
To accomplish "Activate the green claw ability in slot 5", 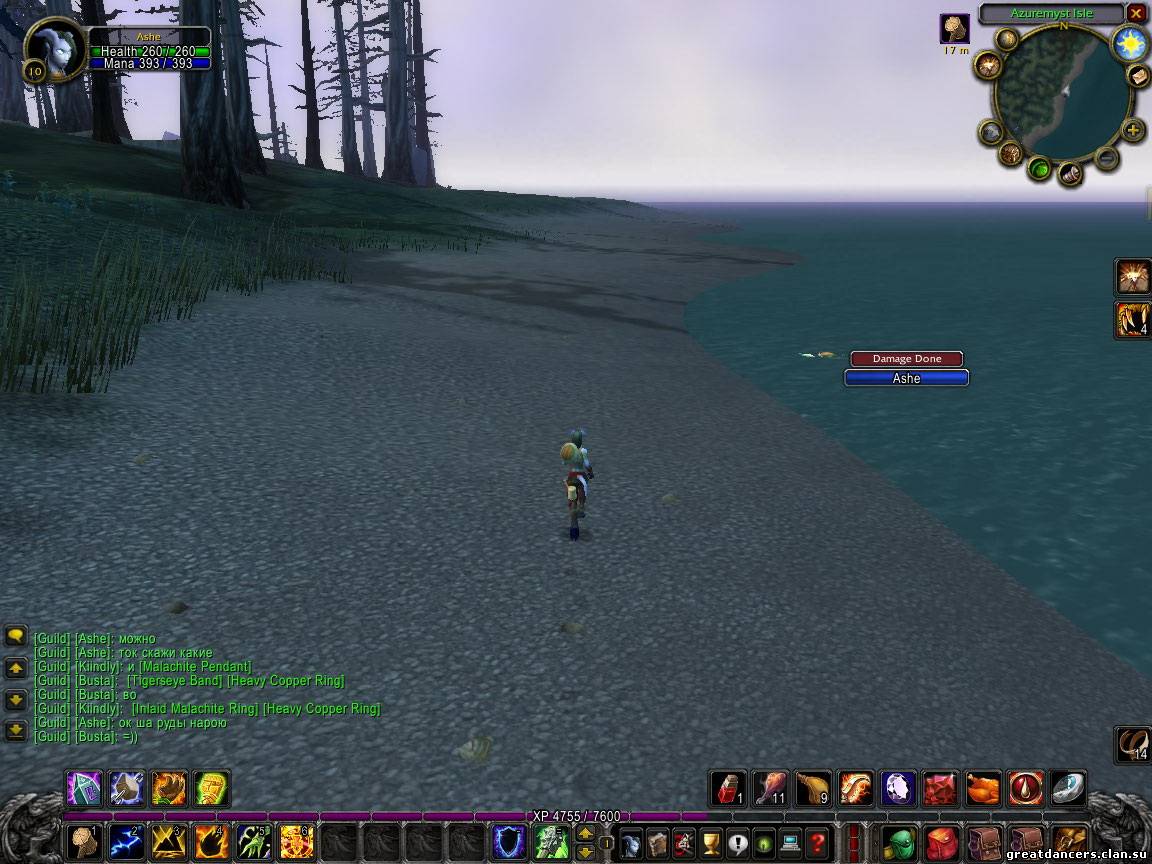I will [x=254, y=841].
